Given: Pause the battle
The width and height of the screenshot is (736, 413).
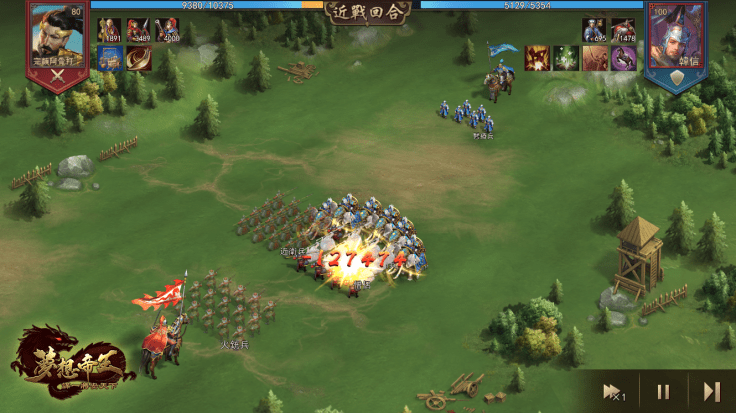Looking at the screenshot, I should 663,392.
